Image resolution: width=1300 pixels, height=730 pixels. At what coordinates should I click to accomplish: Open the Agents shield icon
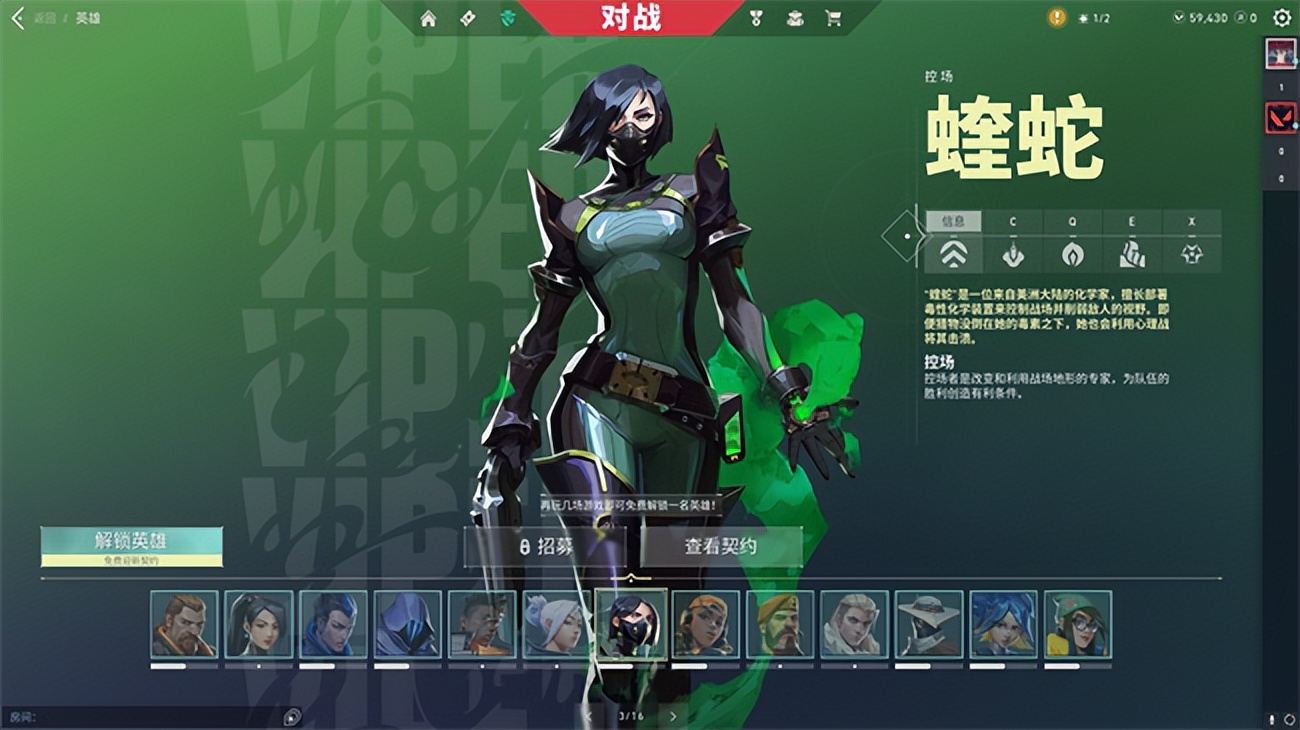point(507,18)
